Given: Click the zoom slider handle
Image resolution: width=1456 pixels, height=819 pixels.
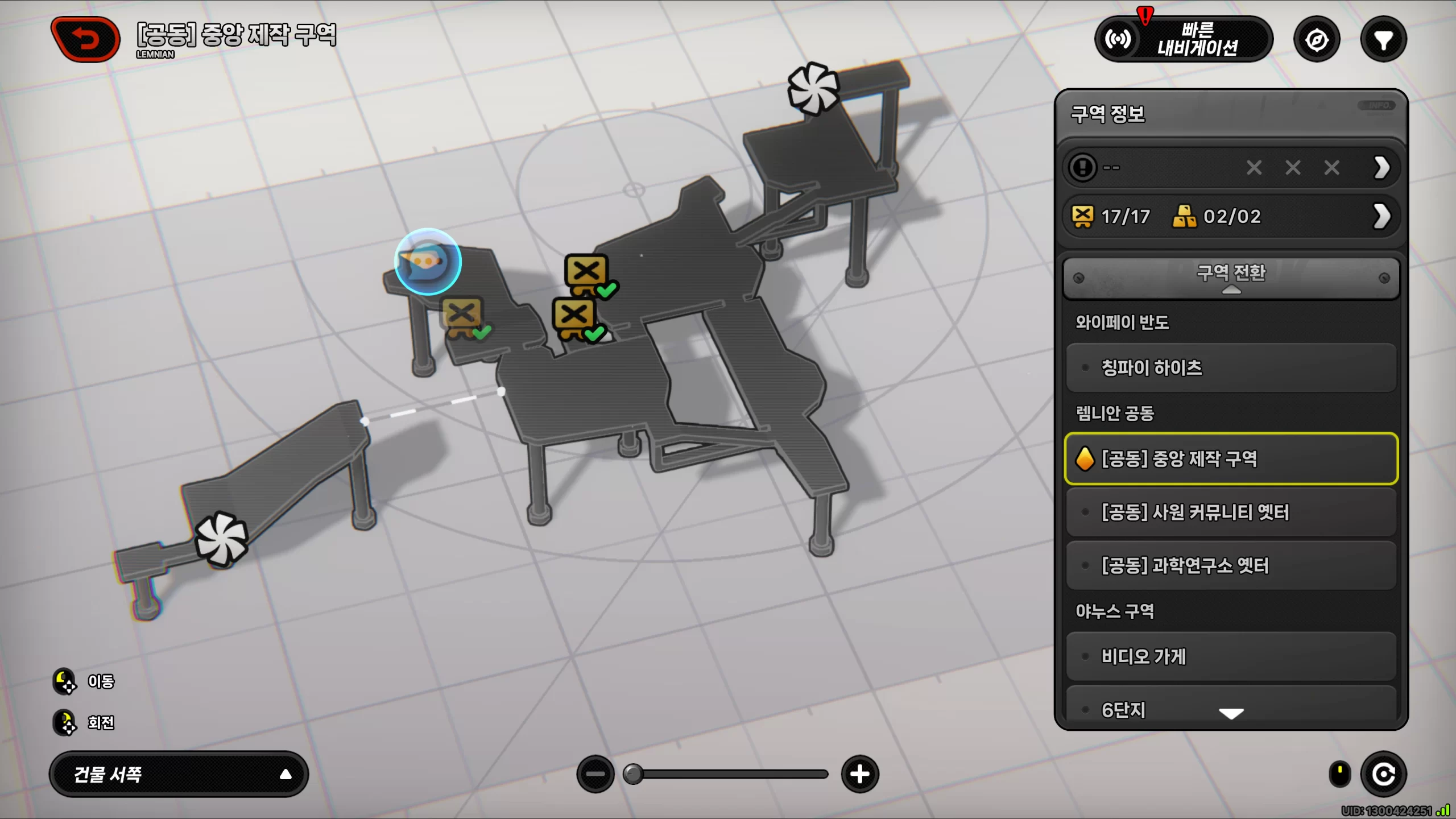Looking at the screenshot, I should click(633, 774).
